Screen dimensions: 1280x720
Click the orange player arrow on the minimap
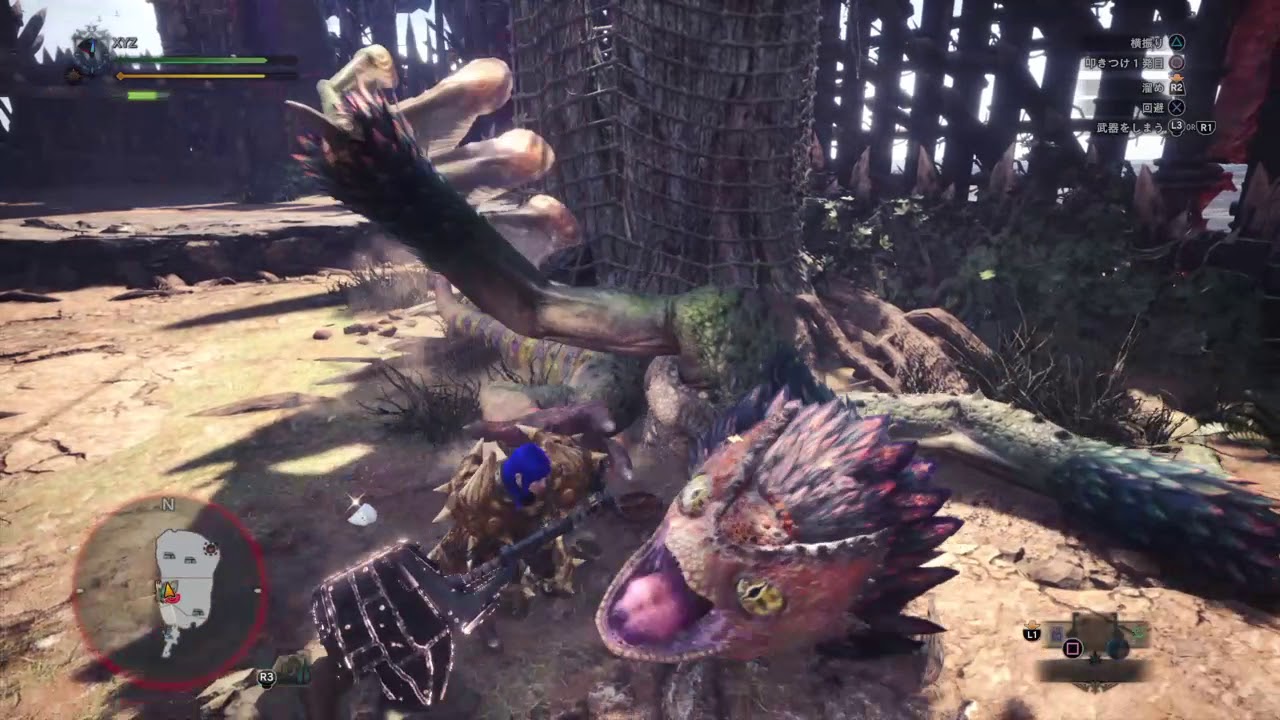(168, 591)
